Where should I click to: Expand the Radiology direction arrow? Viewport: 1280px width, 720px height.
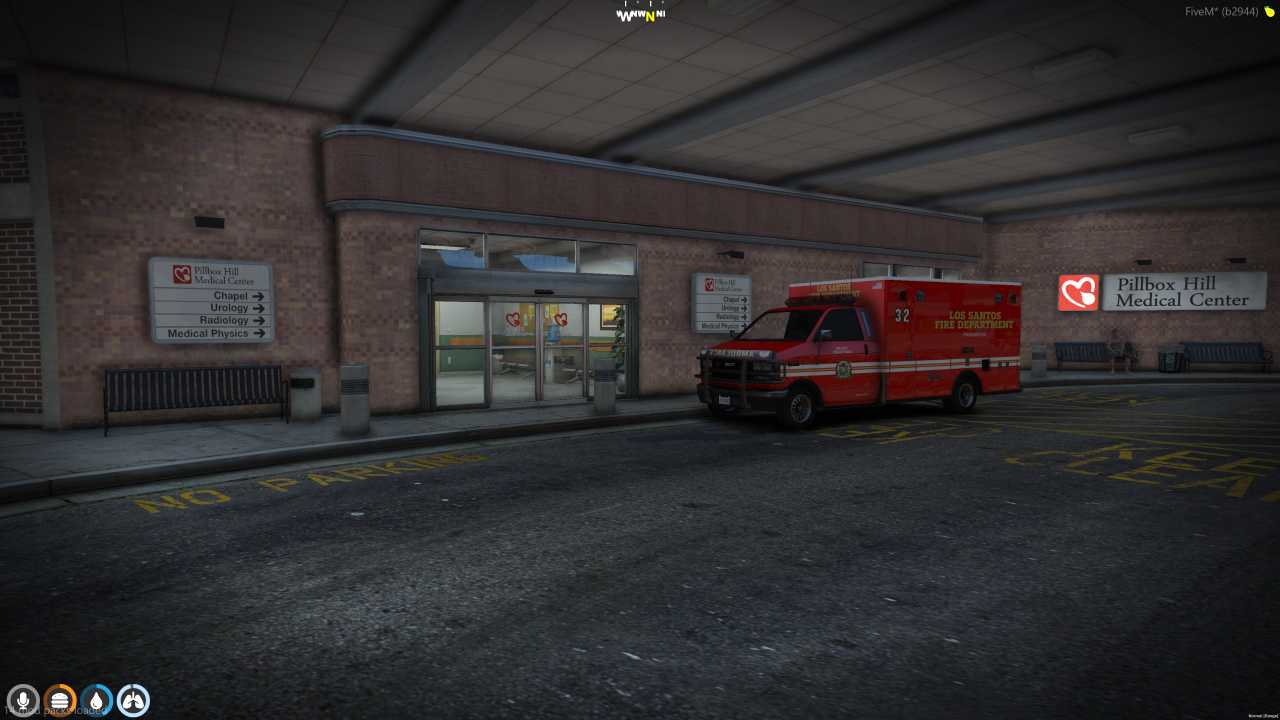[x=259, y=320]
